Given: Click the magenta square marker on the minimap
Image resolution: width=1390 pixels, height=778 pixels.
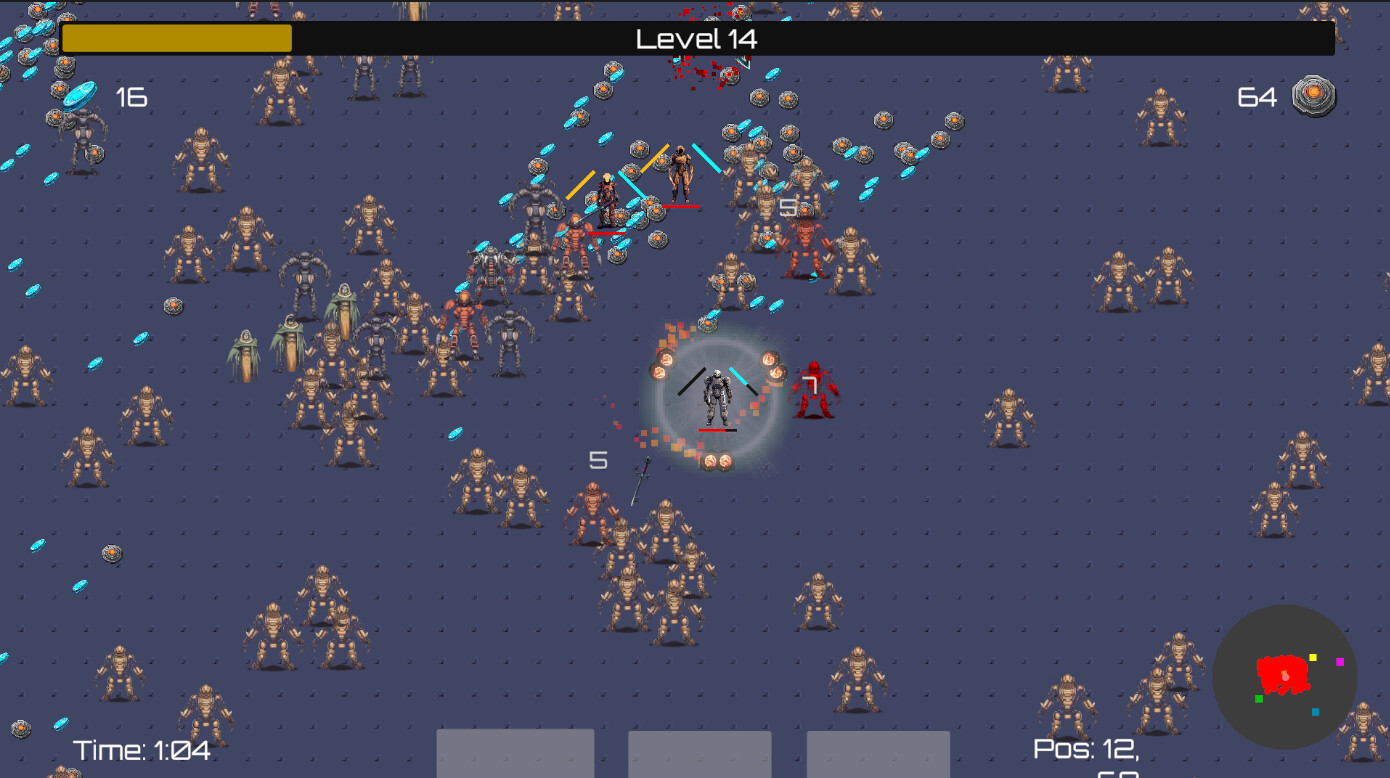Looking at the screenshot, I should [x=1339, y=661].
